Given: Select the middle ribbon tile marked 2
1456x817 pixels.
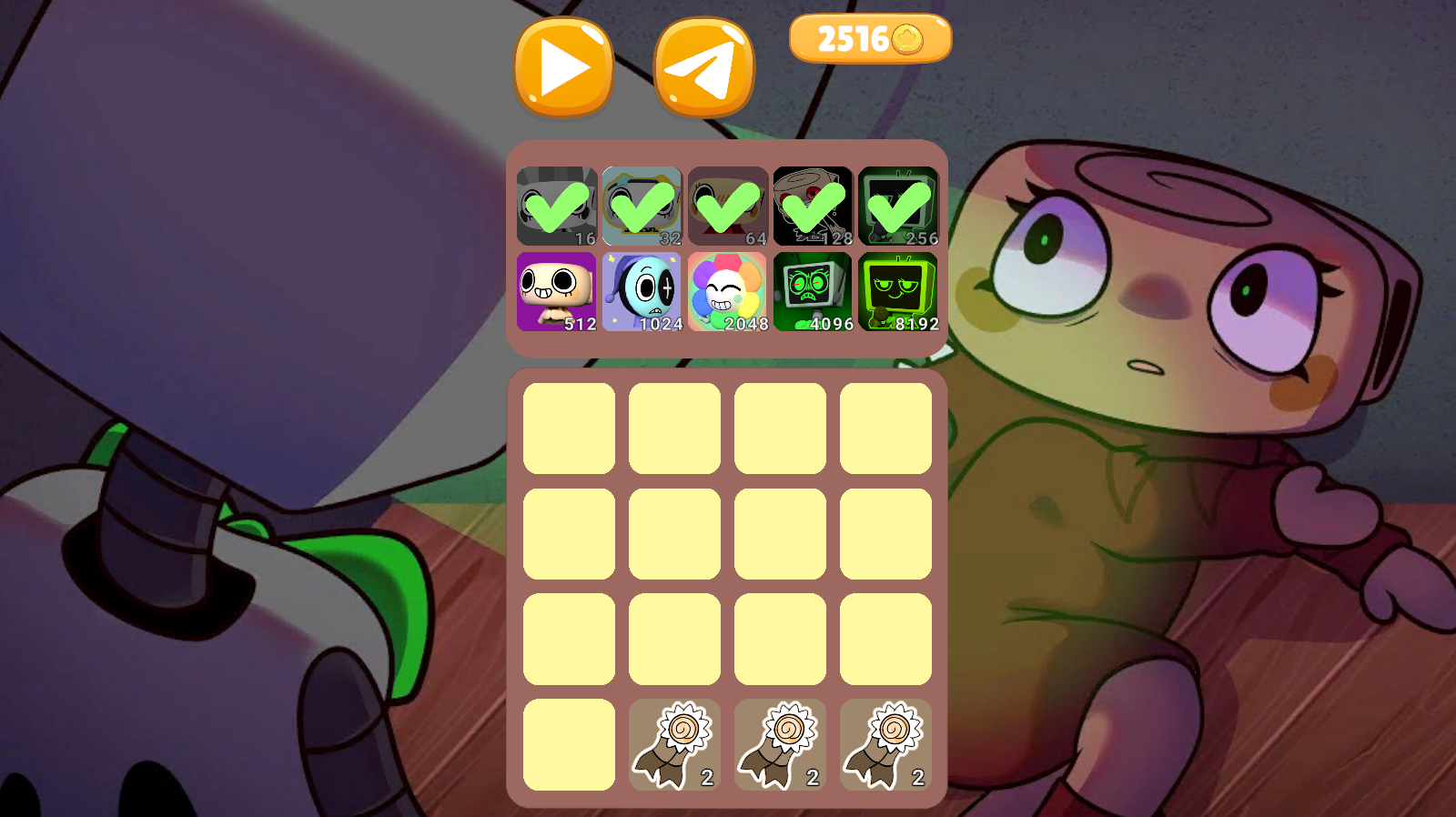Looking at the screenshot, I should pyautogui.click(x=780, y=746).
